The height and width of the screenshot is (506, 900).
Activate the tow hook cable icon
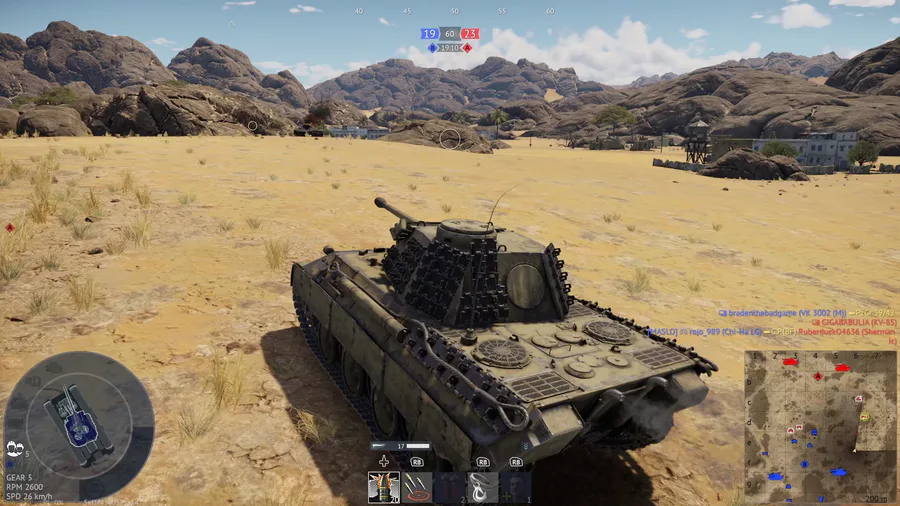click(x=482, y=487)
